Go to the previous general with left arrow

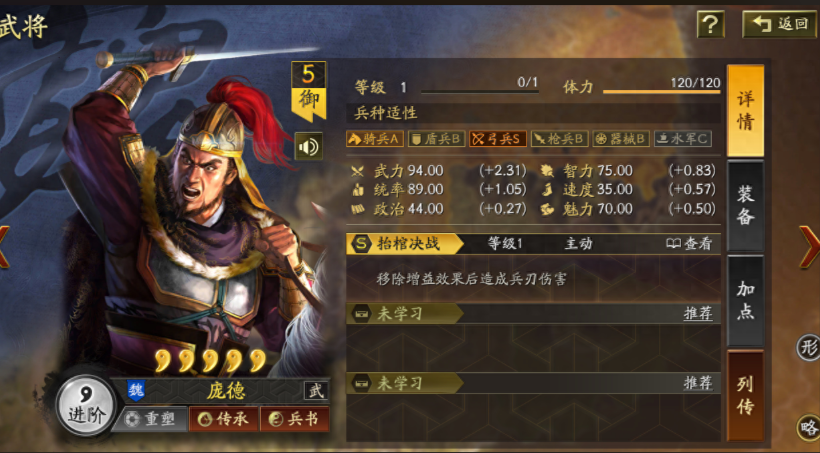pos(5,246)
